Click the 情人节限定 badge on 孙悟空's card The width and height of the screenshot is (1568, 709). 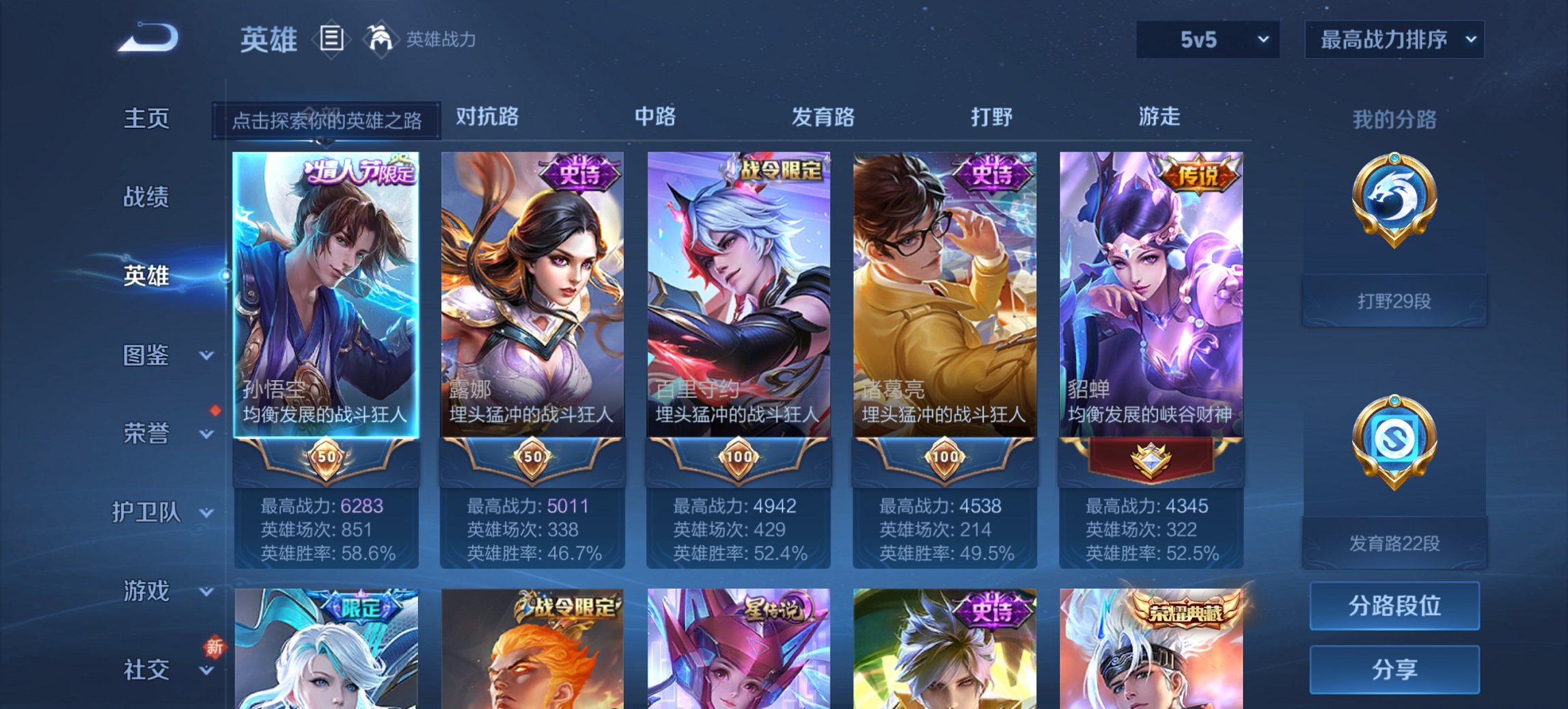point(359,173)
